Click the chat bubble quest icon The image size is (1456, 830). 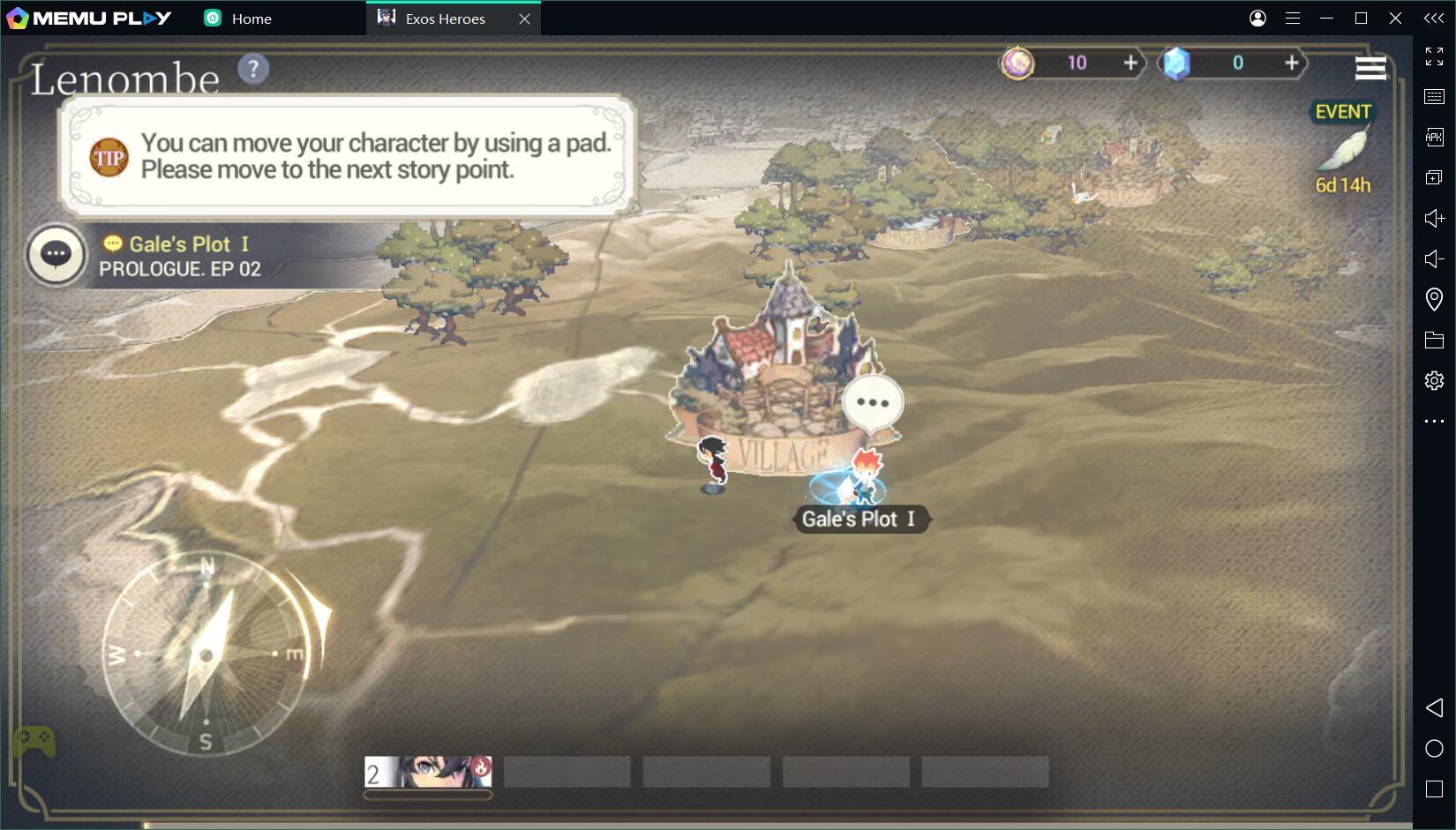[56, 254]
